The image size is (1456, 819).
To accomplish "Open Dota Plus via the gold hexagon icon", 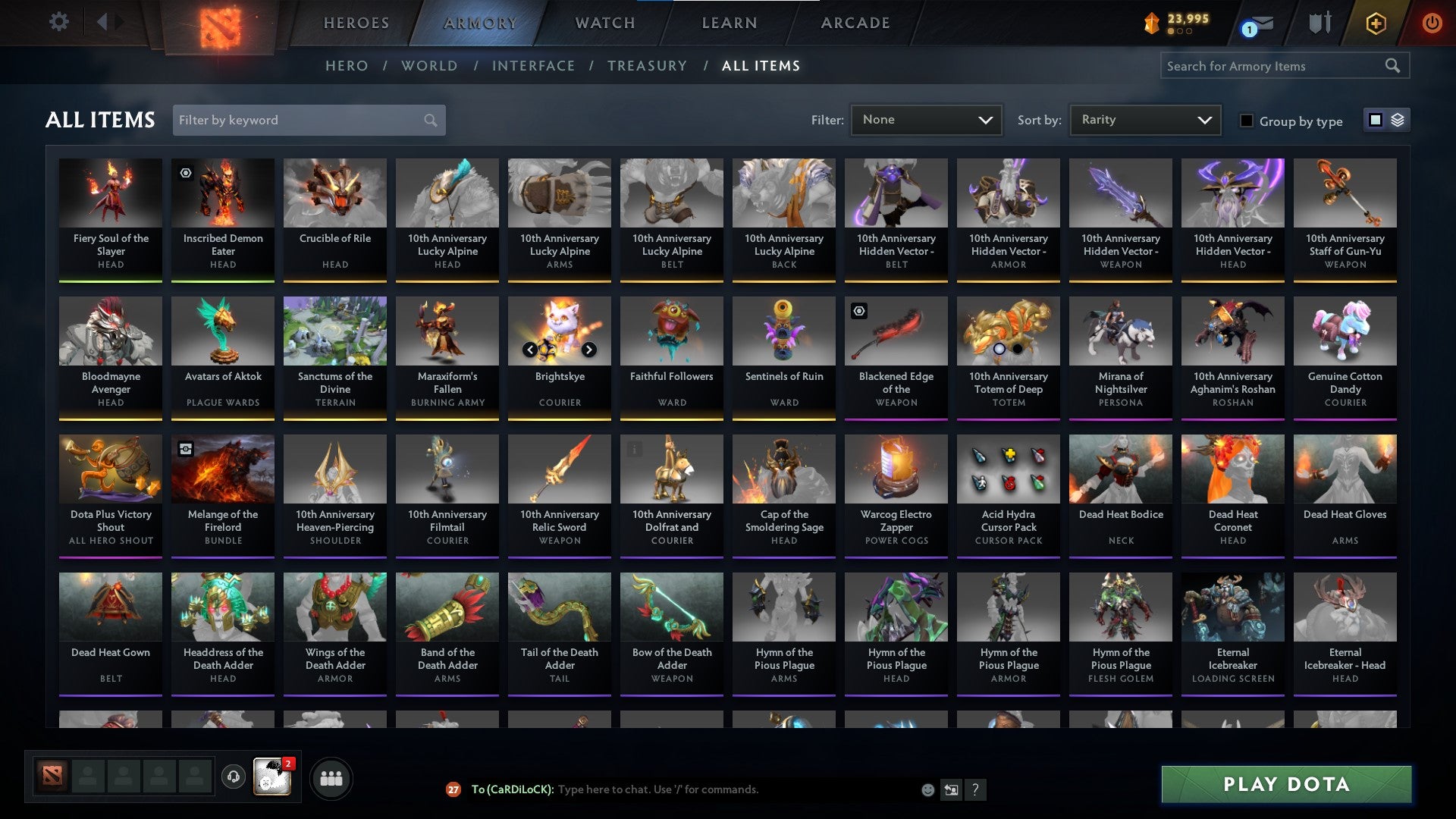I will (x=1376, y=23).
